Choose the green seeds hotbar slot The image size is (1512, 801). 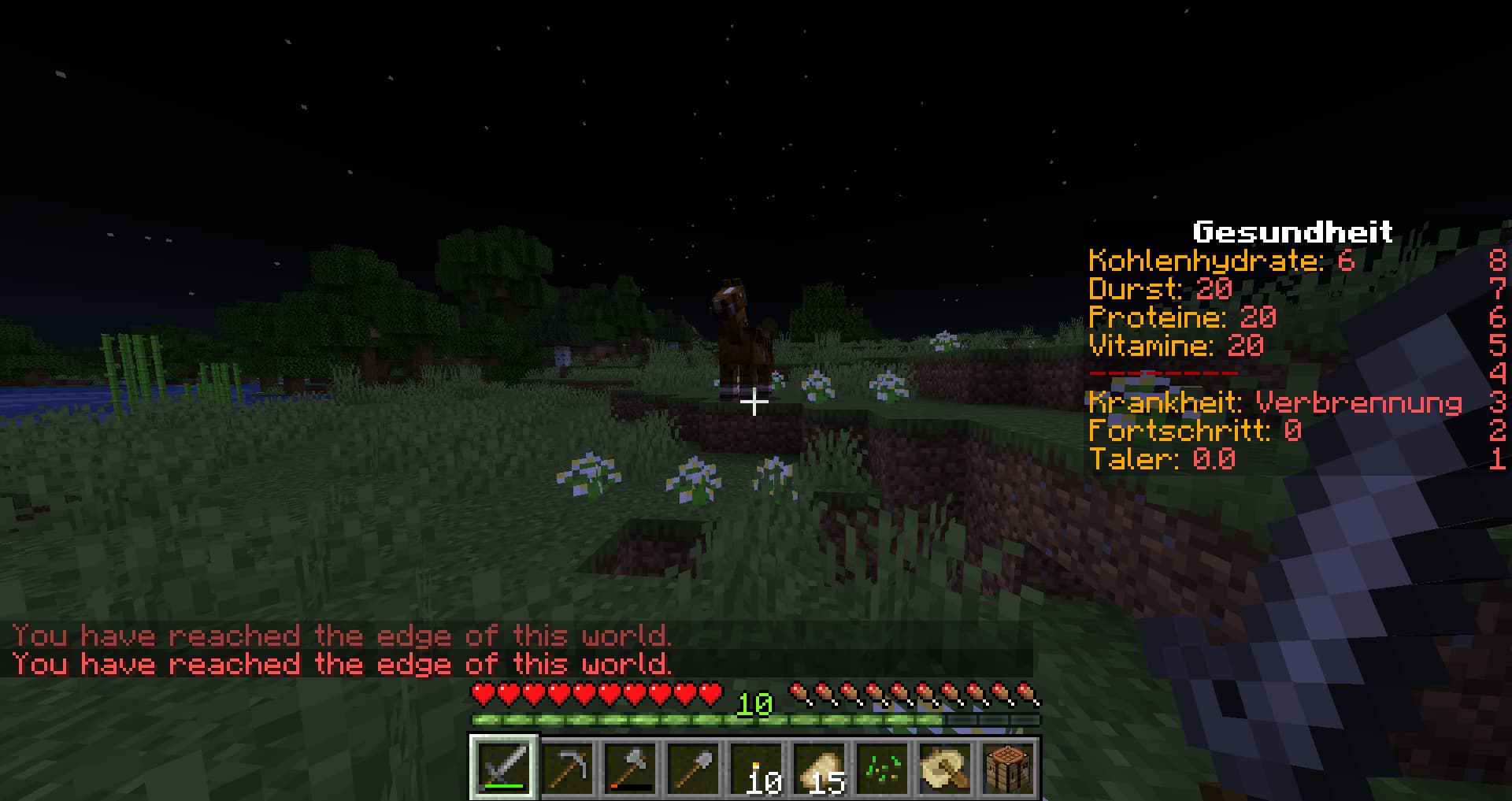883,767
